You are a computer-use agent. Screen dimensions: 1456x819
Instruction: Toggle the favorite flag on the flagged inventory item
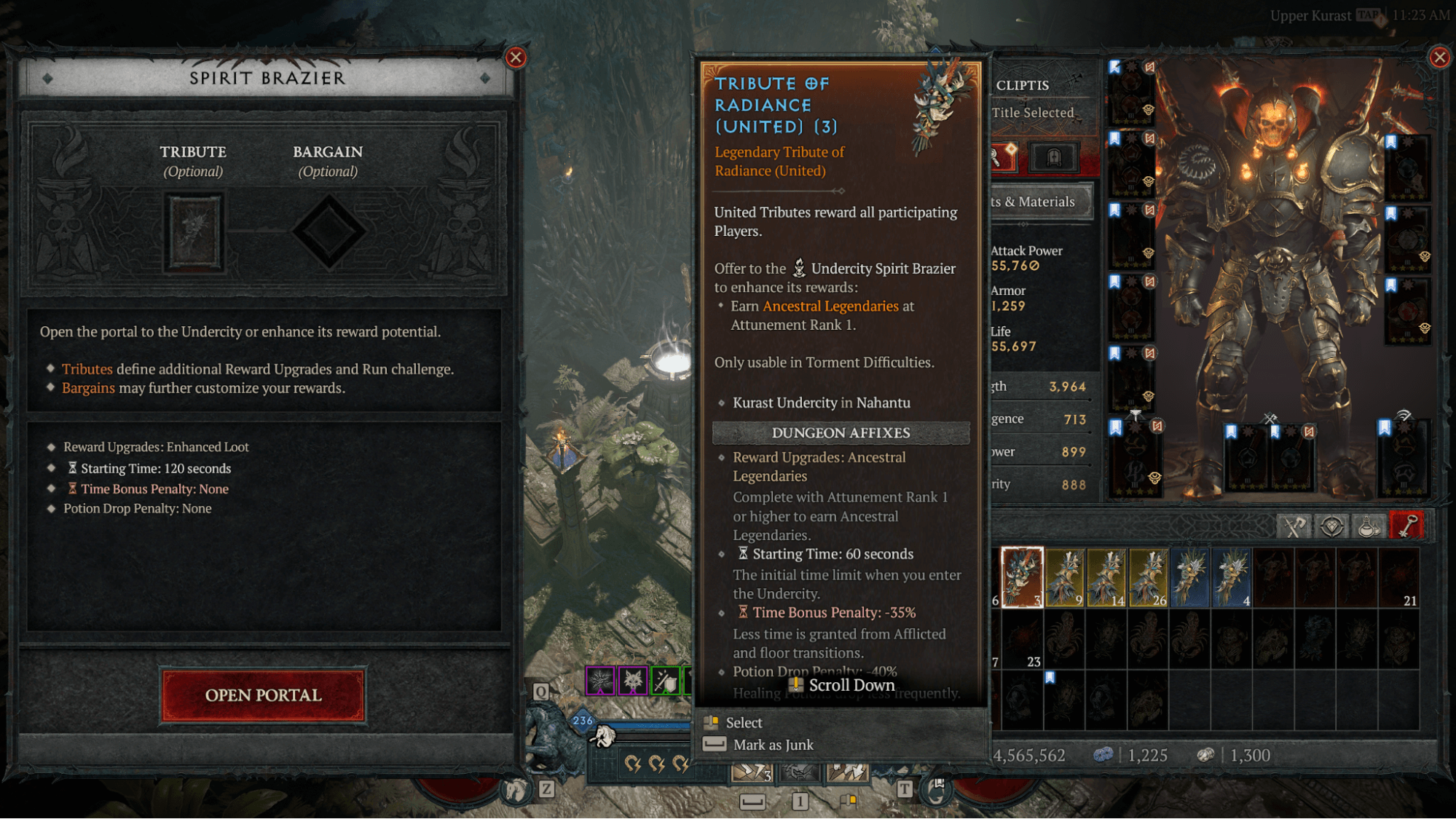1050,676
